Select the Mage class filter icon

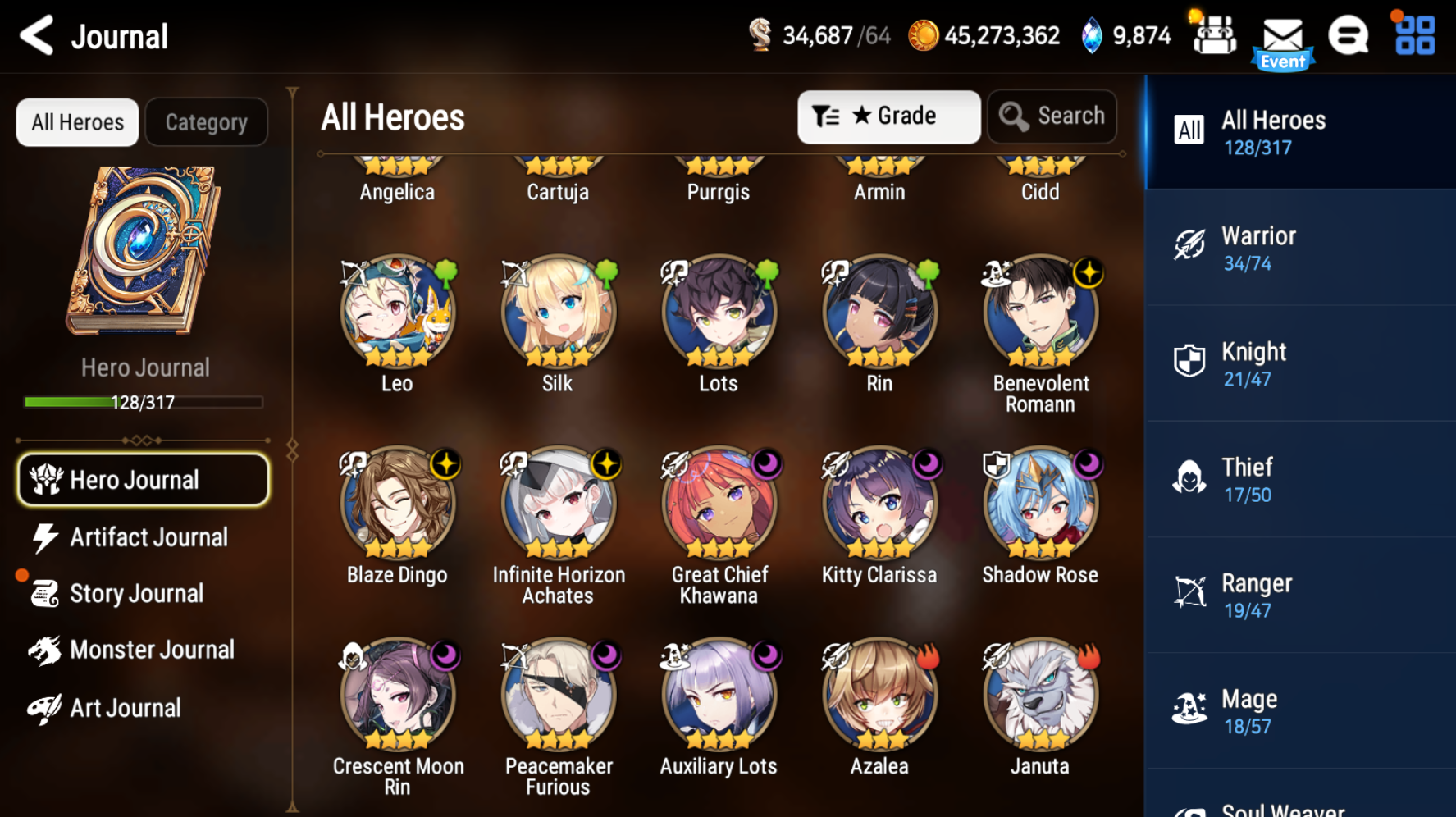[x=1189, y=708]
